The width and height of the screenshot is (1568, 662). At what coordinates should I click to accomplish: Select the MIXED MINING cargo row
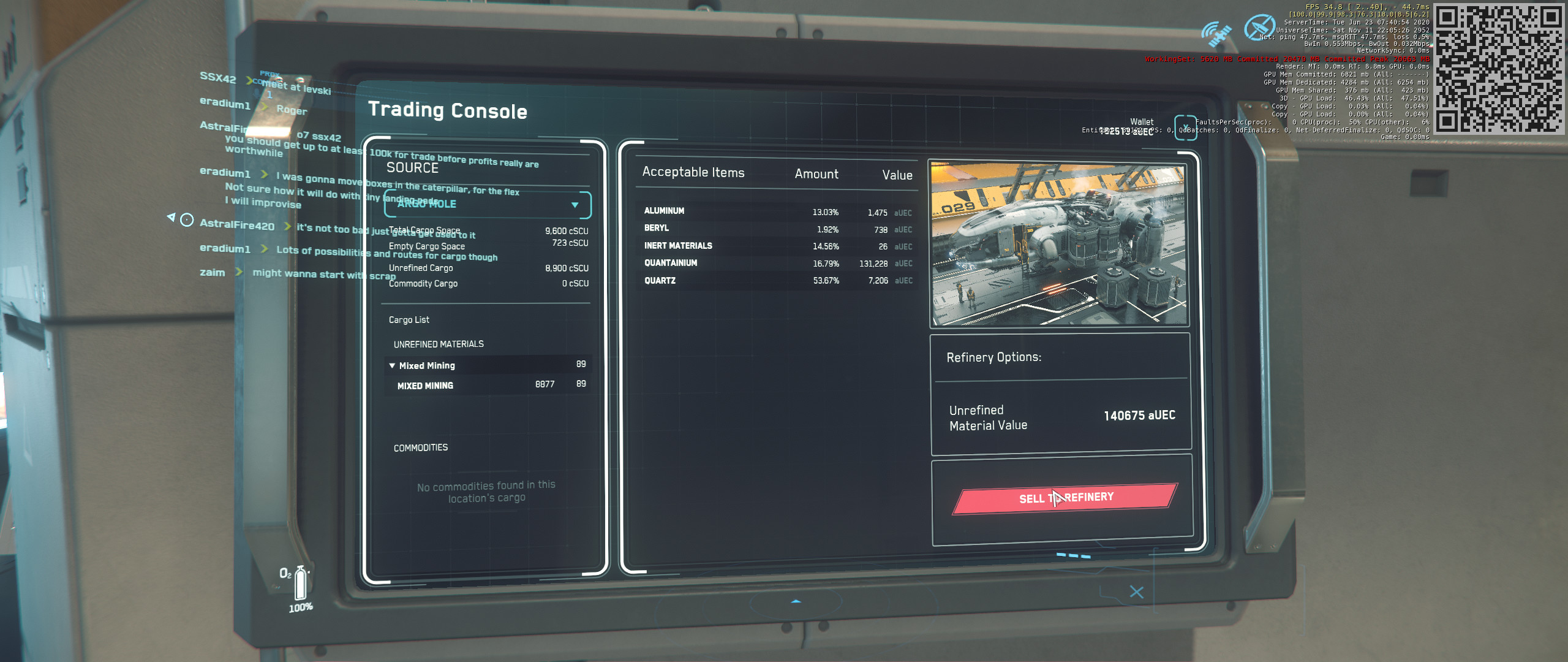[x=488, y=385]
